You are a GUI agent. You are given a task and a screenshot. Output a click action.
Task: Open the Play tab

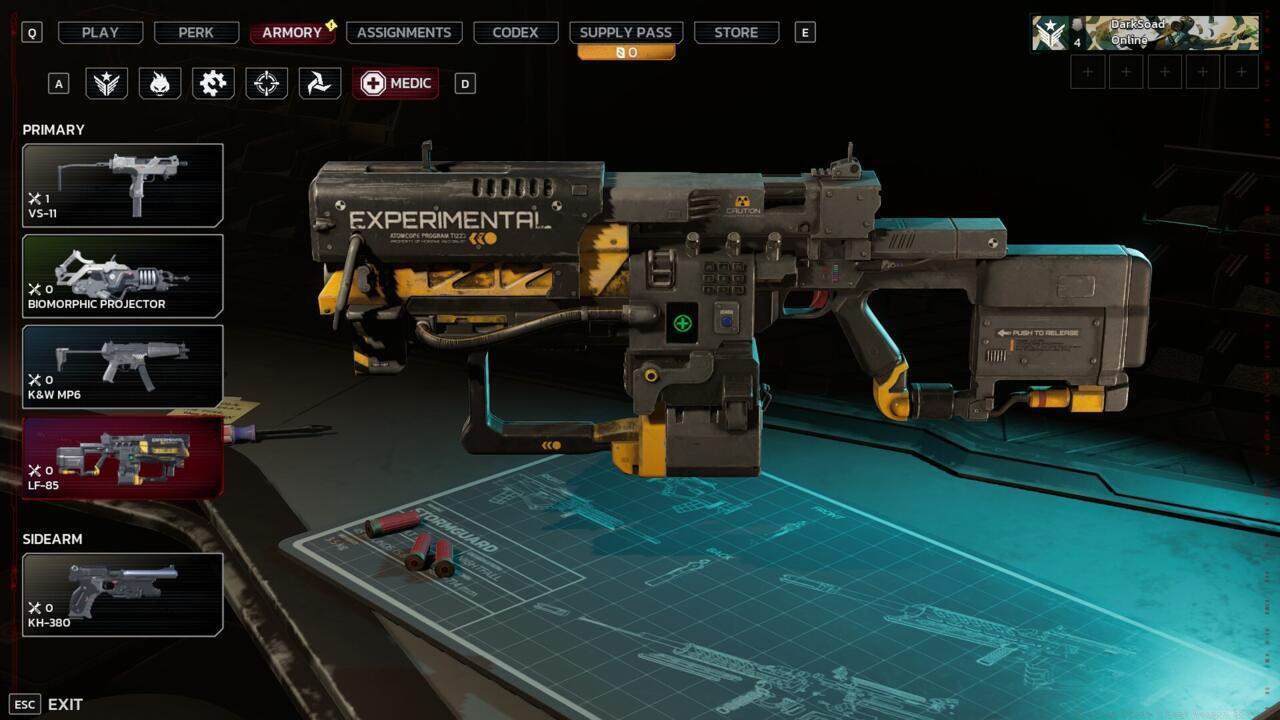(x=99, y=31)
